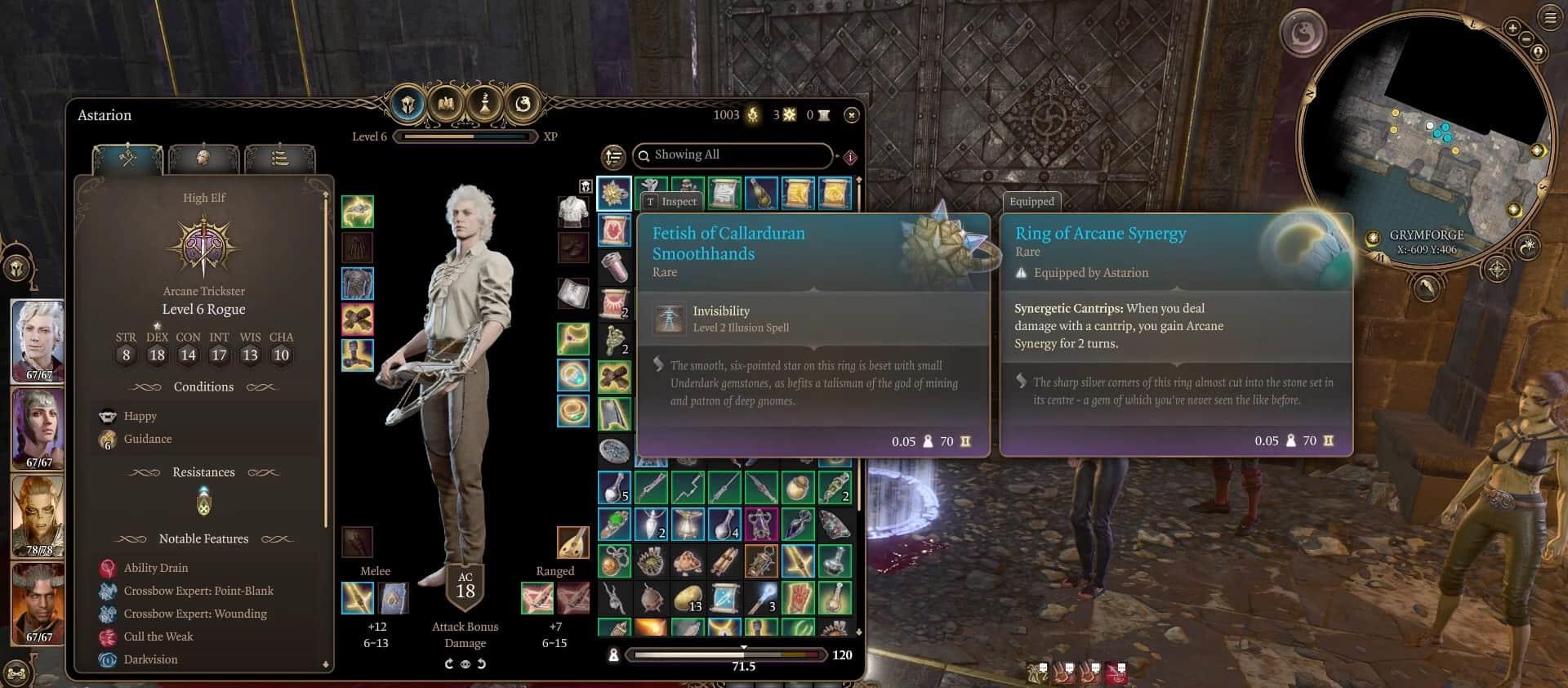Viewport: 1568px width, 688px height.
Task: Open the alchemy tab with the flask icon
Action: 485,104
